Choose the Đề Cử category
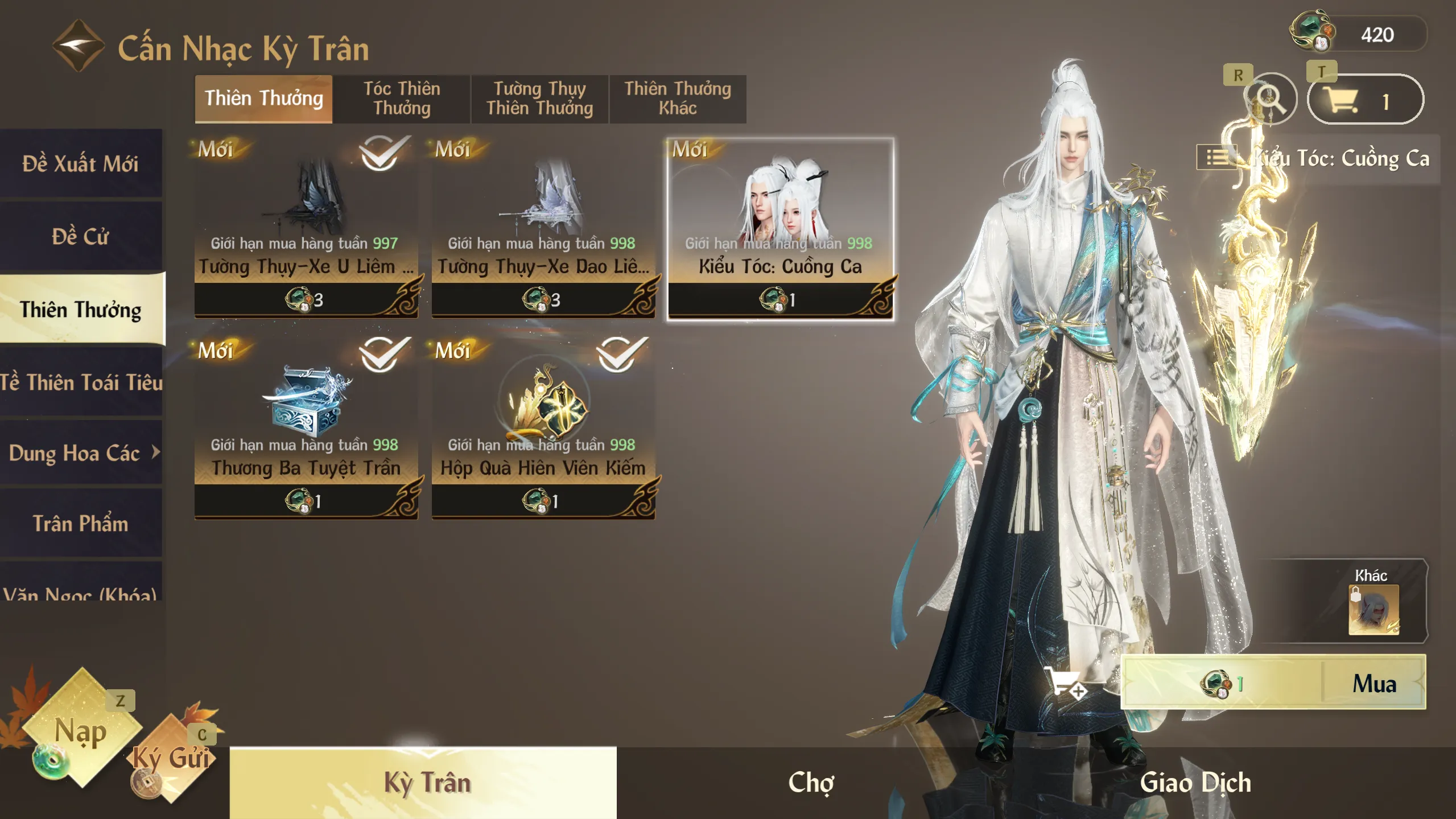Viewport: 1456px width, 819px height. 80,236
